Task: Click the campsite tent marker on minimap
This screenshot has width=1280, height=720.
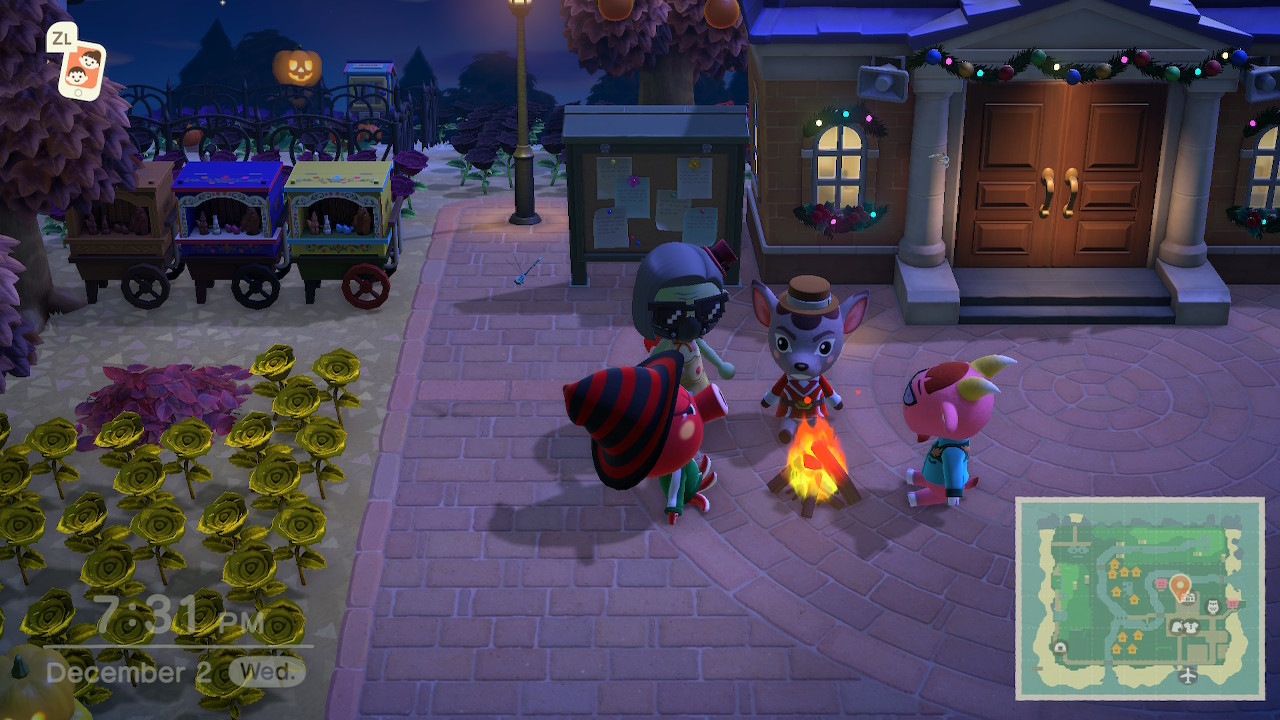Action: click(x=1060, y=647)
